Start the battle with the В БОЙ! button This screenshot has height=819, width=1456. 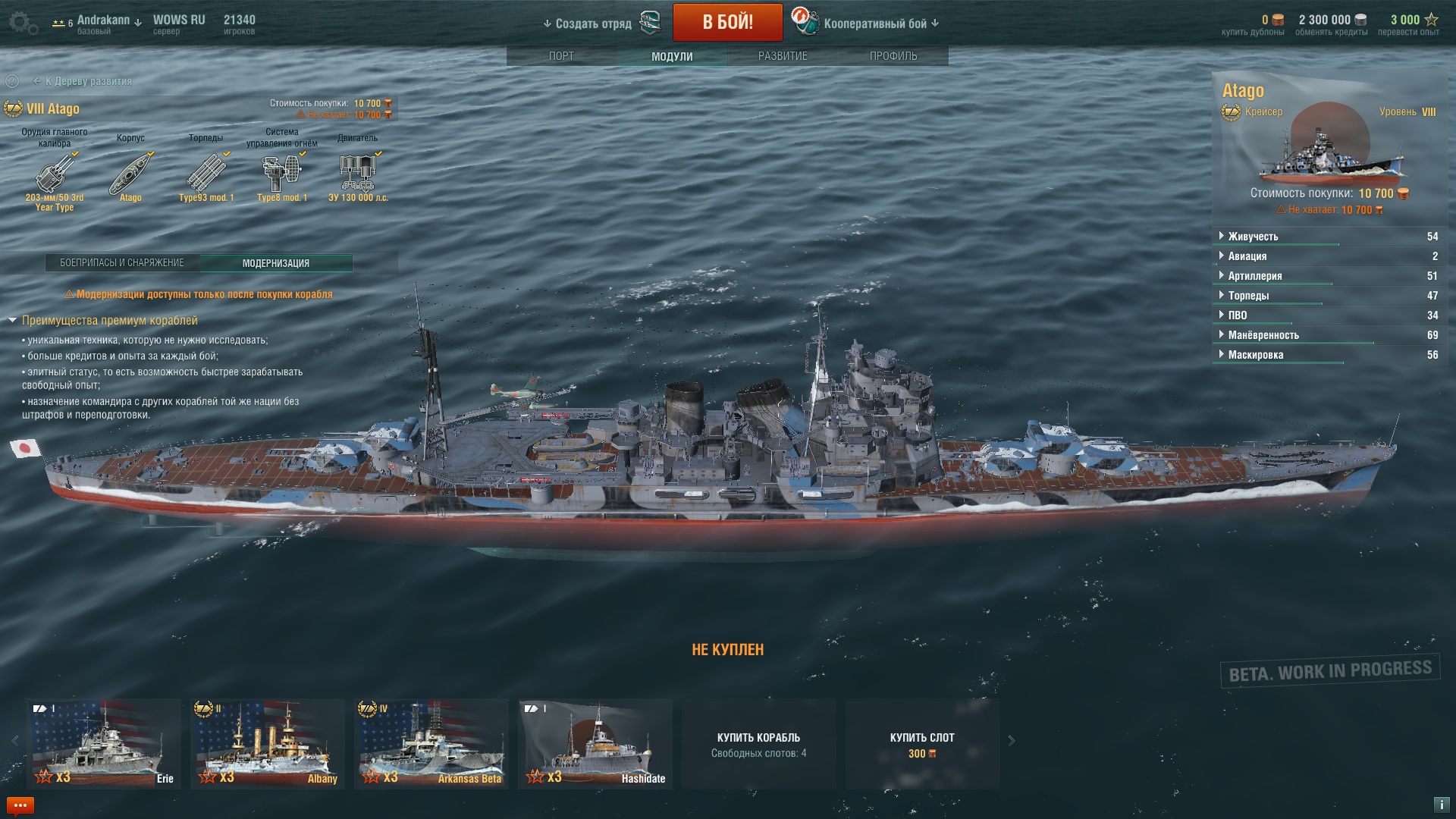click(x=727, y=22)
